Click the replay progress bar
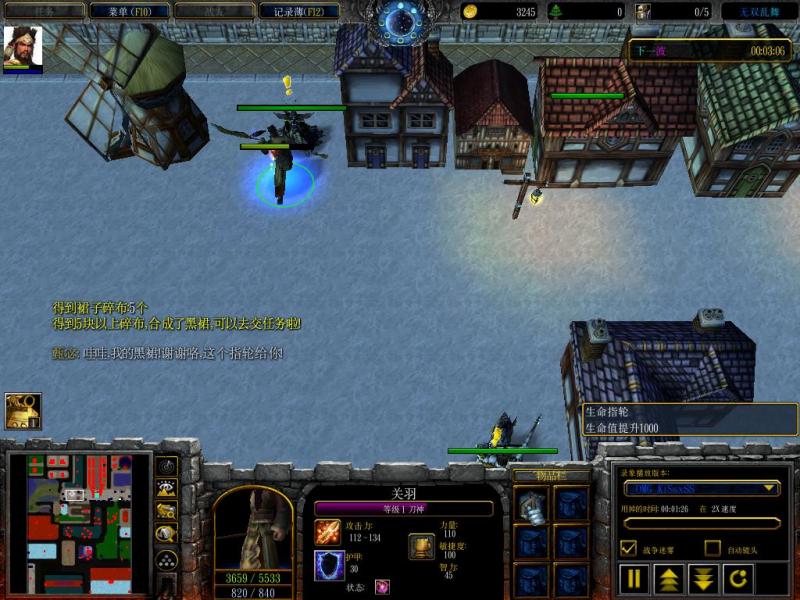The width and height of the screenshot is (800, 600). 700,522
